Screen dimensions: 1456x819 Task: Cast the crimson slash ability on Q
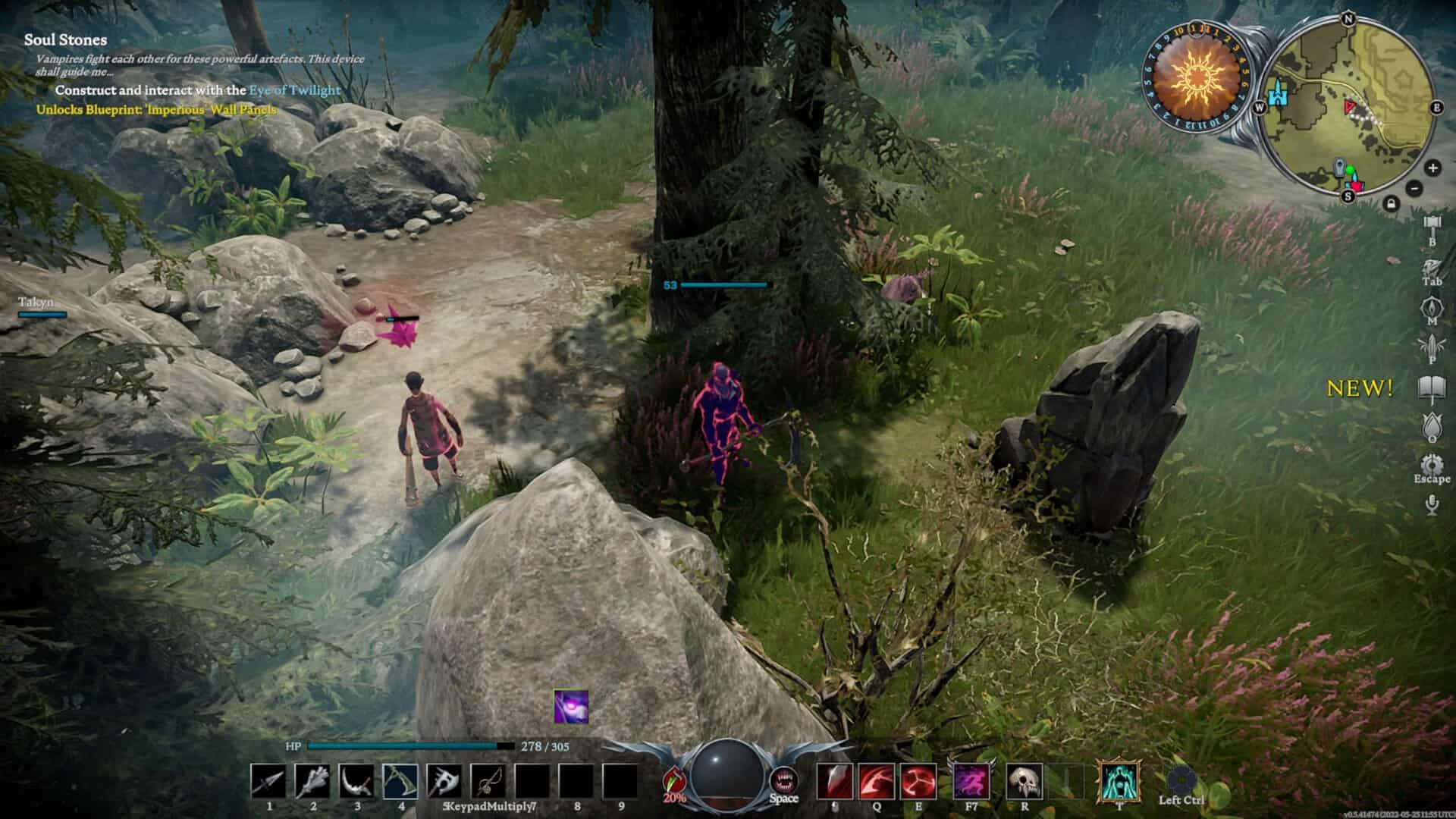(877, 782)
